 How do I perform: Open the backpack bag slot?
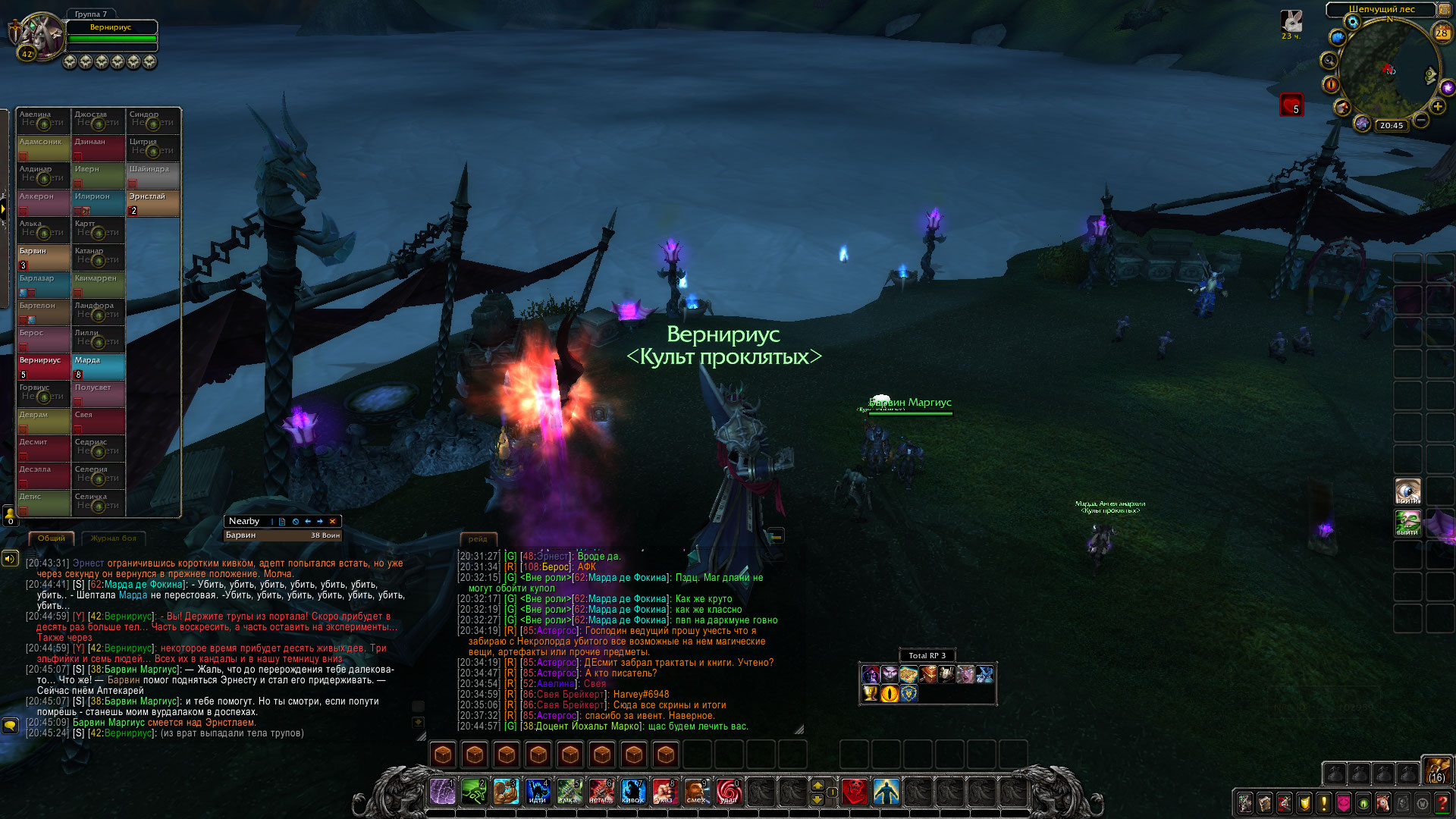click(1436, 770)
